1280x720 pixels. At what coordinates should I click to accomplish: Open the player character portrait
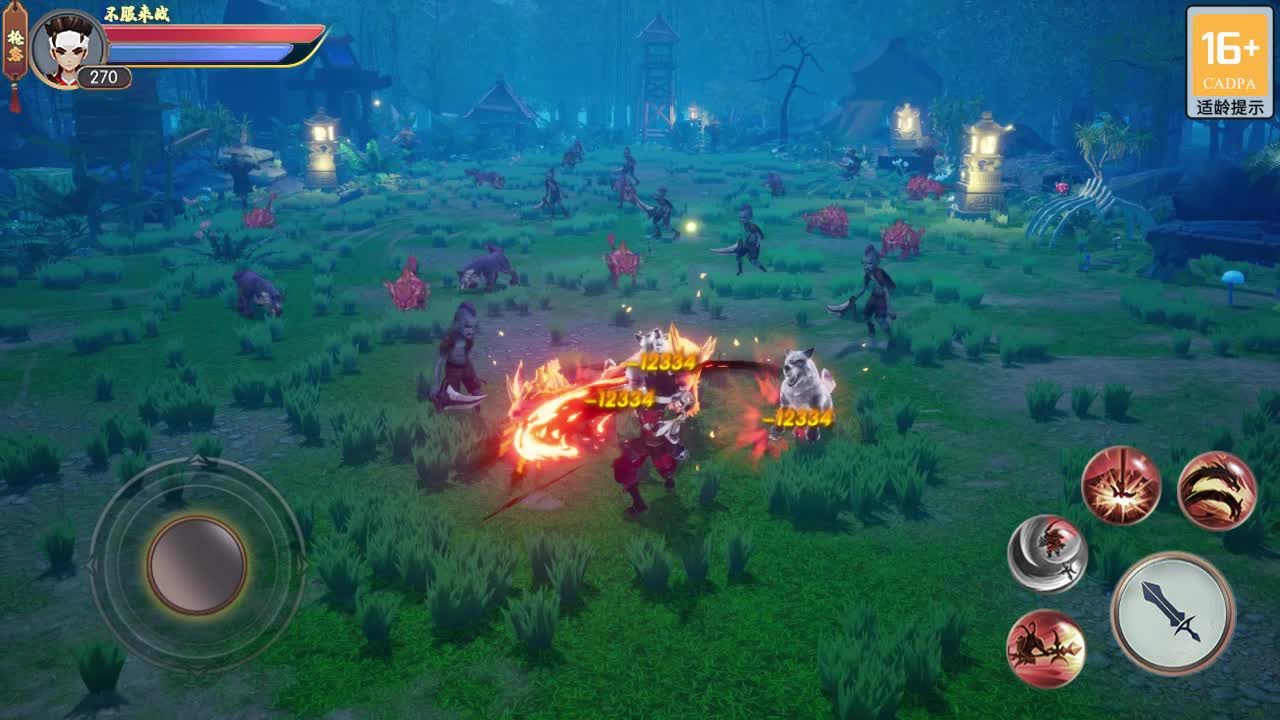pyautogui.click(x=67, y=48)
